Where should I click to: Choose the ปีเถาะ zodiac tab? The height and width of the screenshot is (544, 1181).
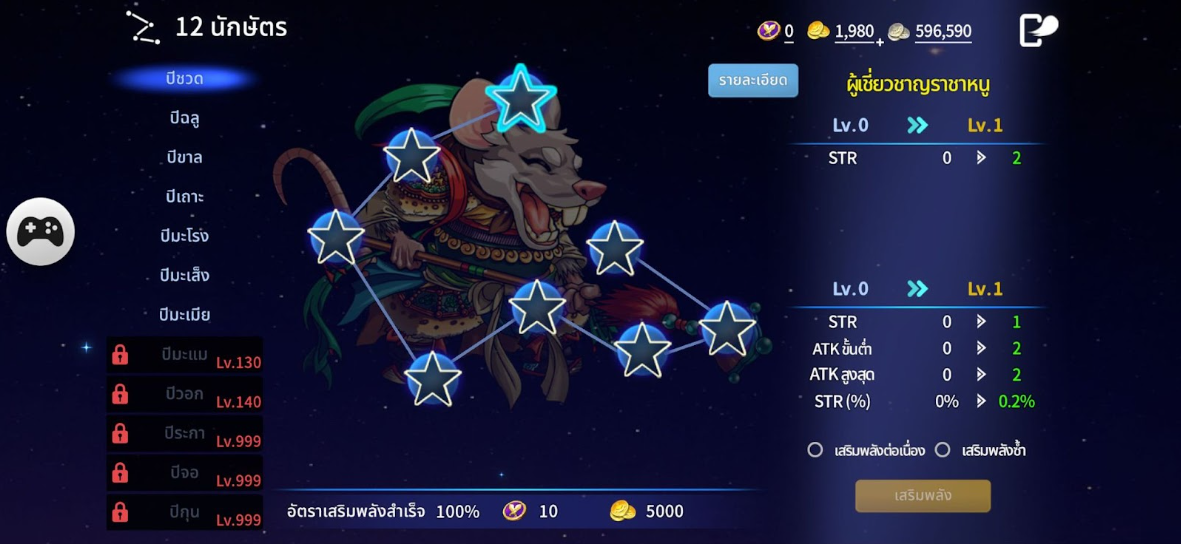pyautogui.click(x=184, y=196)
